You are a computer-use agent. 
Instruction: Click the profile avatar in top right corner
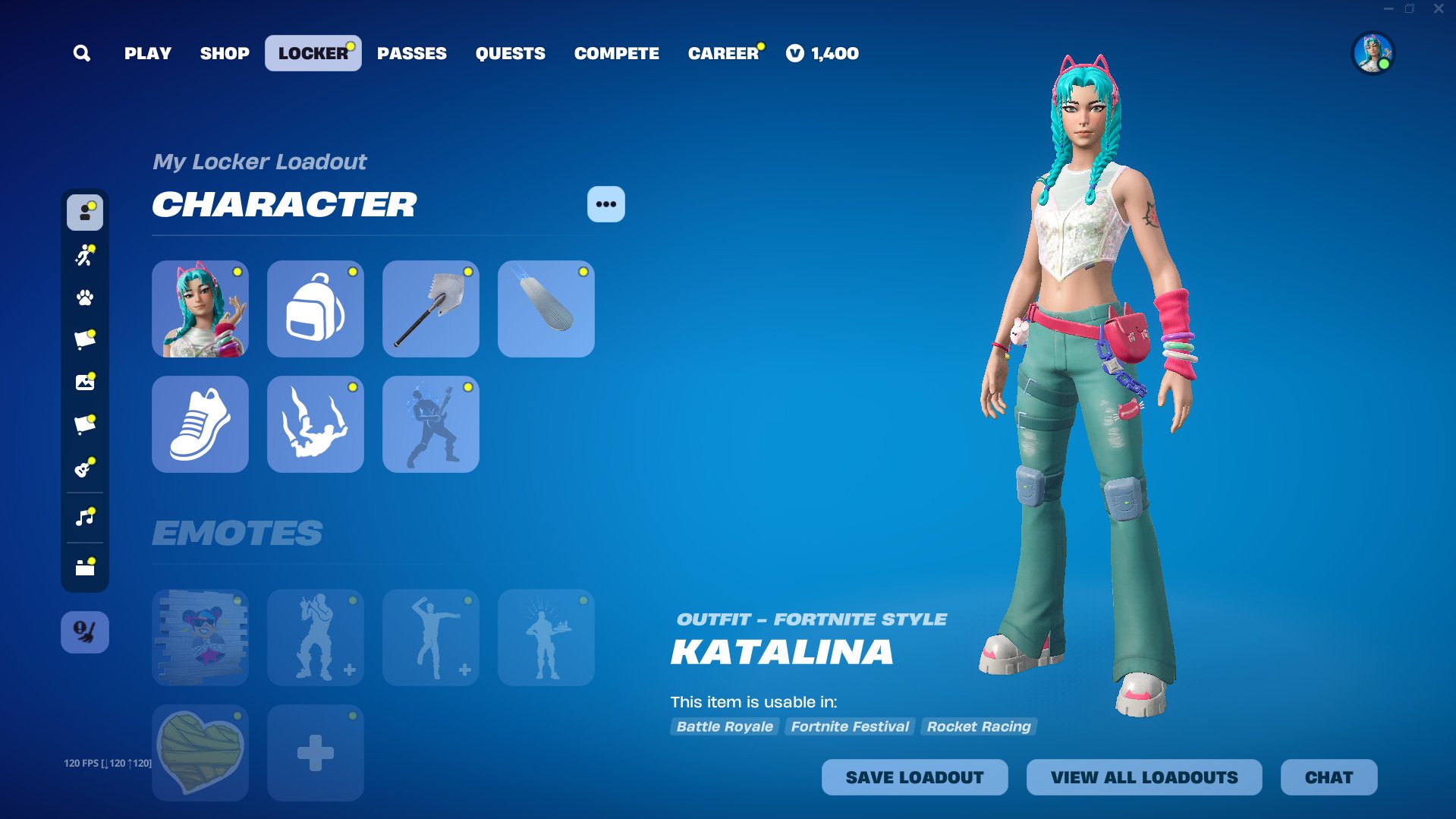(1373, 53)
